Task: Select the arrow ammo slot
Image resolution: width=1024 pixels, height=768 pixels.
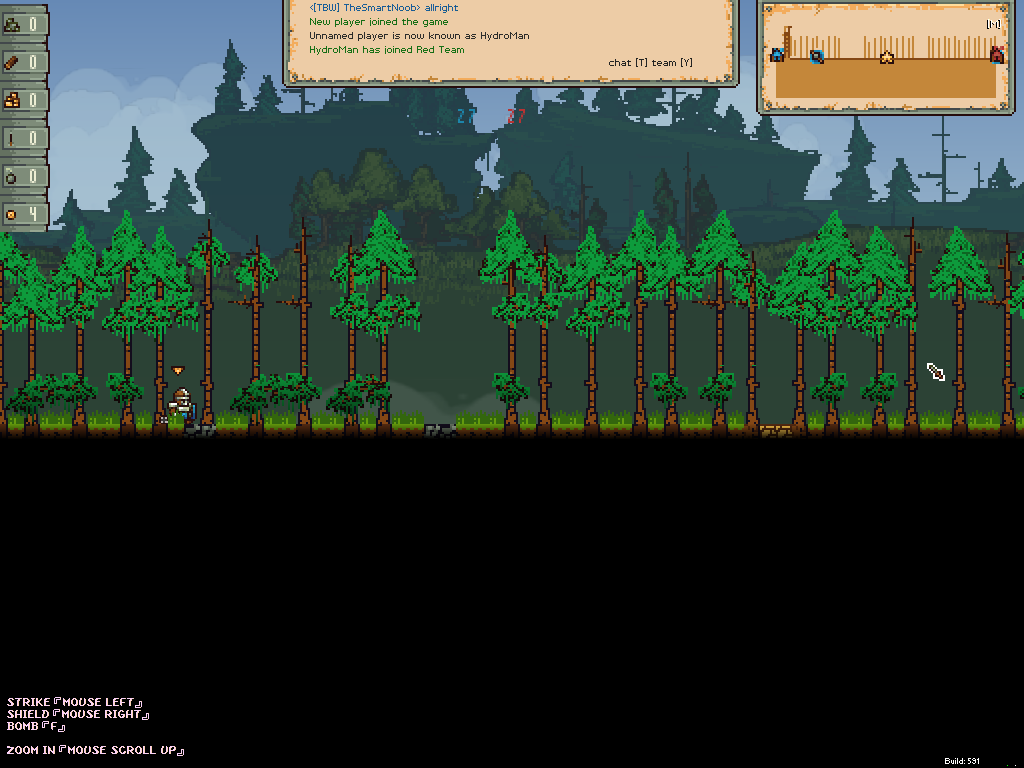Action: click(23, 138)
